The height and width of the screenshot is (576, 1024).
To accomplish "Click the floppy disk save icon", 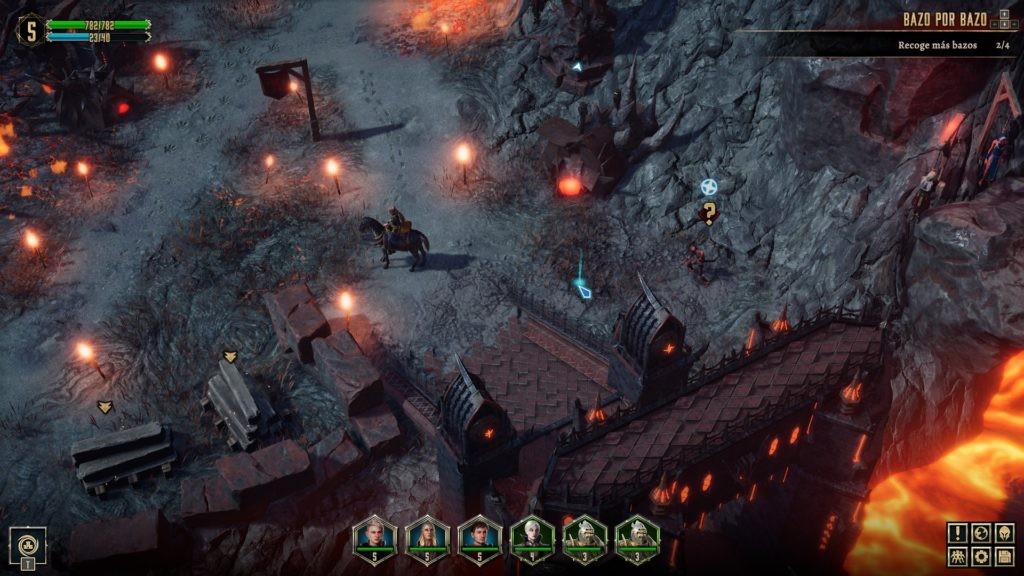I will tap(1004, 557).
